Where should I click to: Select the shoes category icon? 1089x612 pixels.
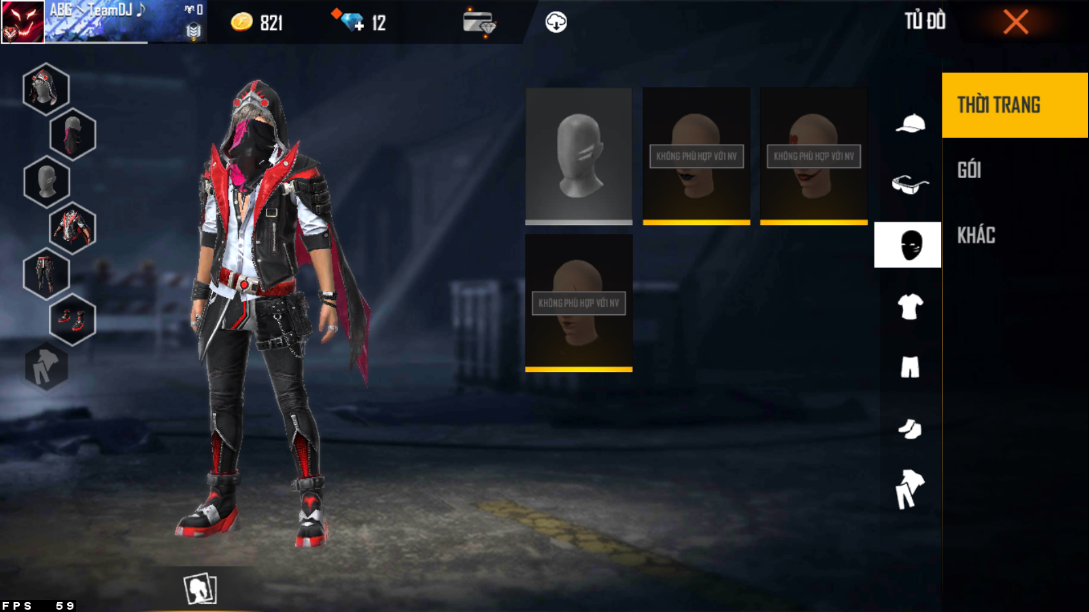[x=909, y=429]
